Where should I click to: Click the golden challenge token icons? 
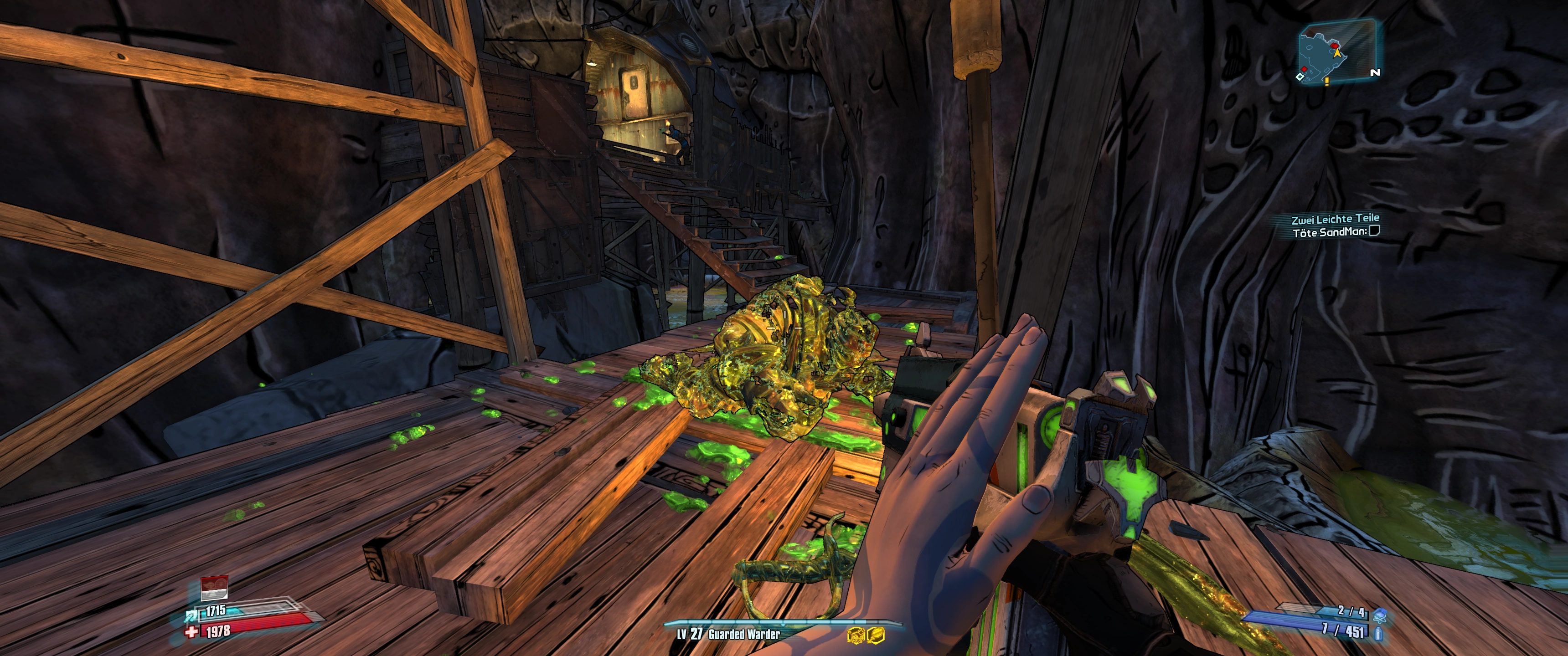866,635
